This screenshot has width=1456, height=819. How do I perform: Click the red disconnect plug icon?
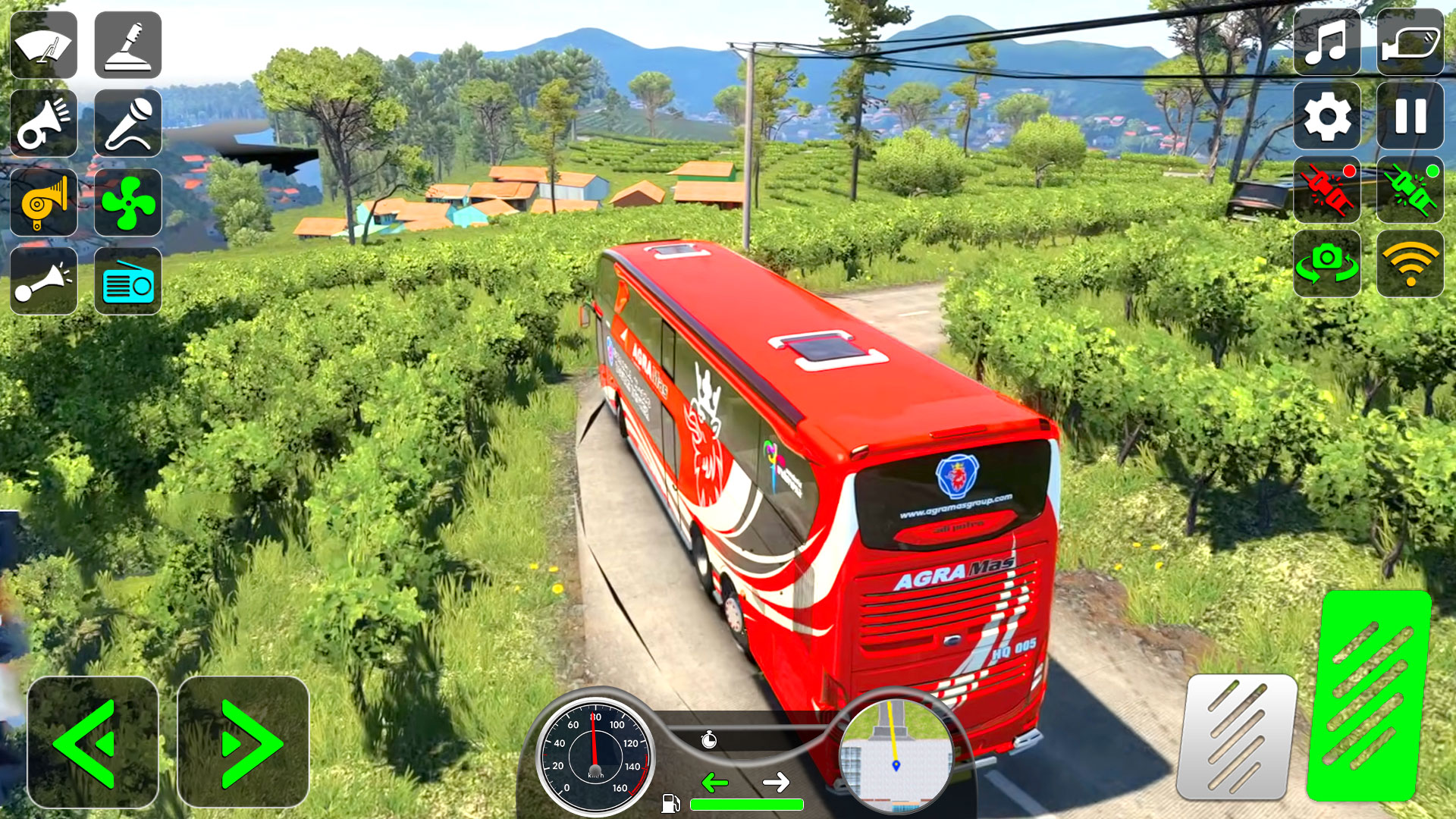[1326, 190]
